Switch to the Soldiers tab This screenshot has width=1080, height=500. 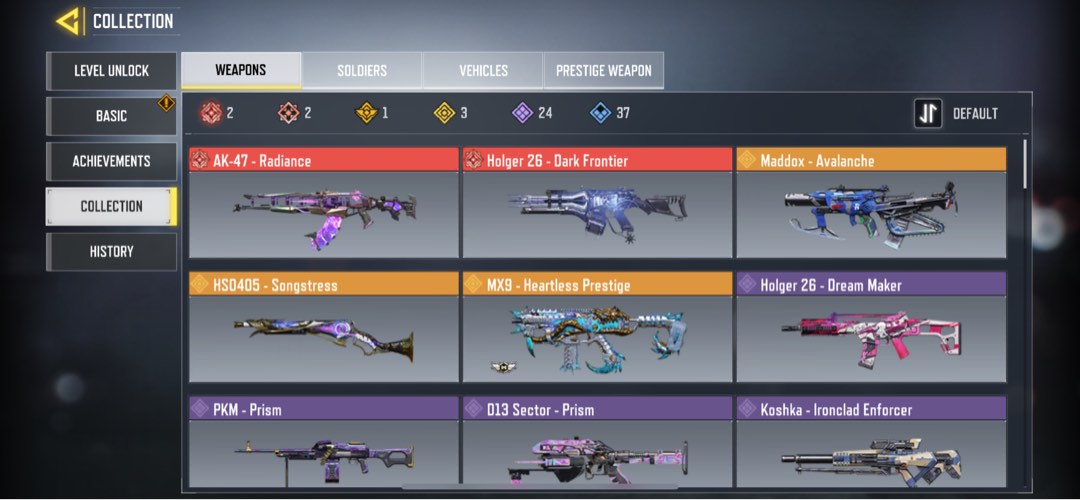(362, 71)
